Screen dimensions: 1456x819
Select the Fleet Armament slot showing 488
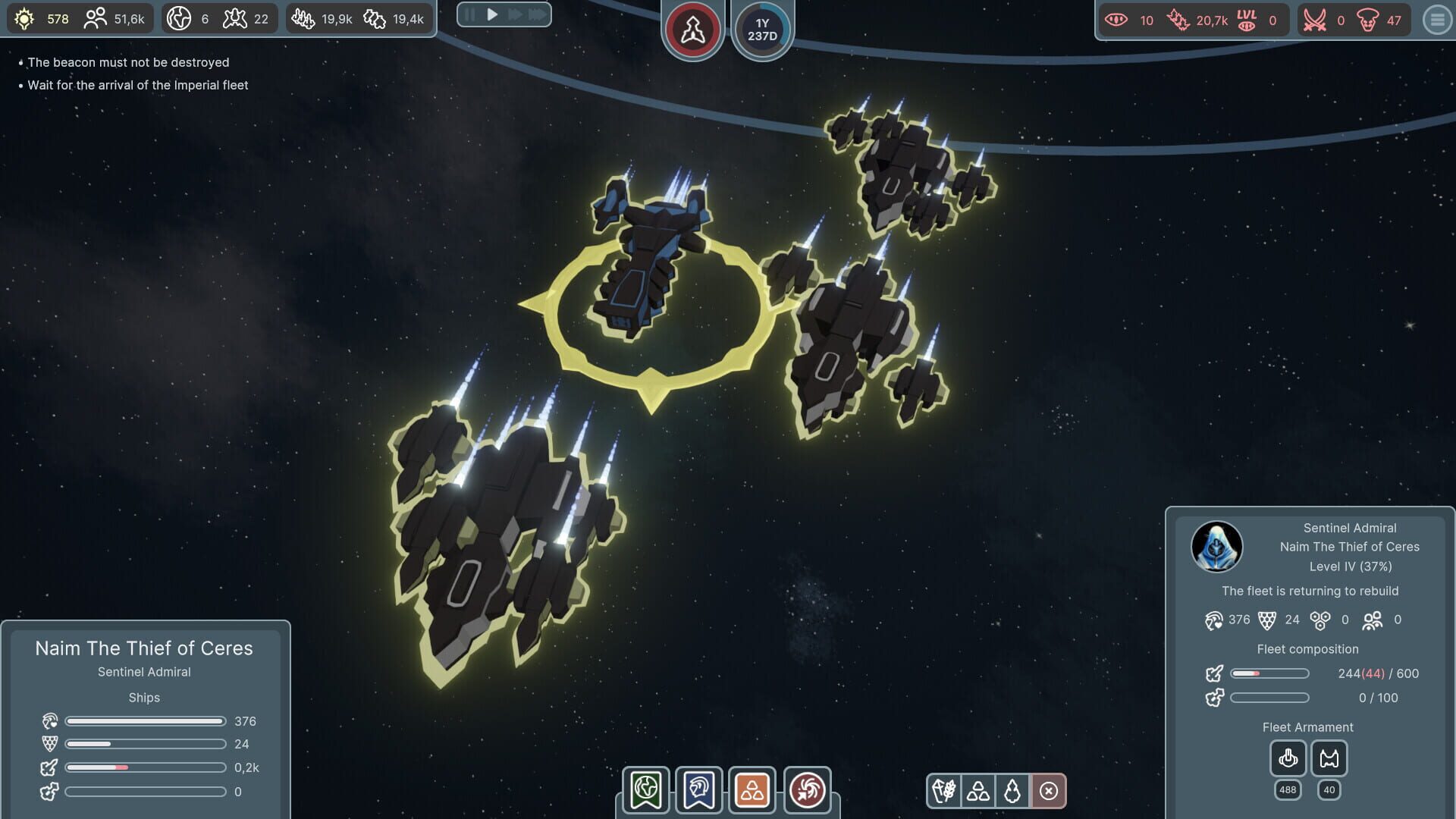coord(1287,758)
